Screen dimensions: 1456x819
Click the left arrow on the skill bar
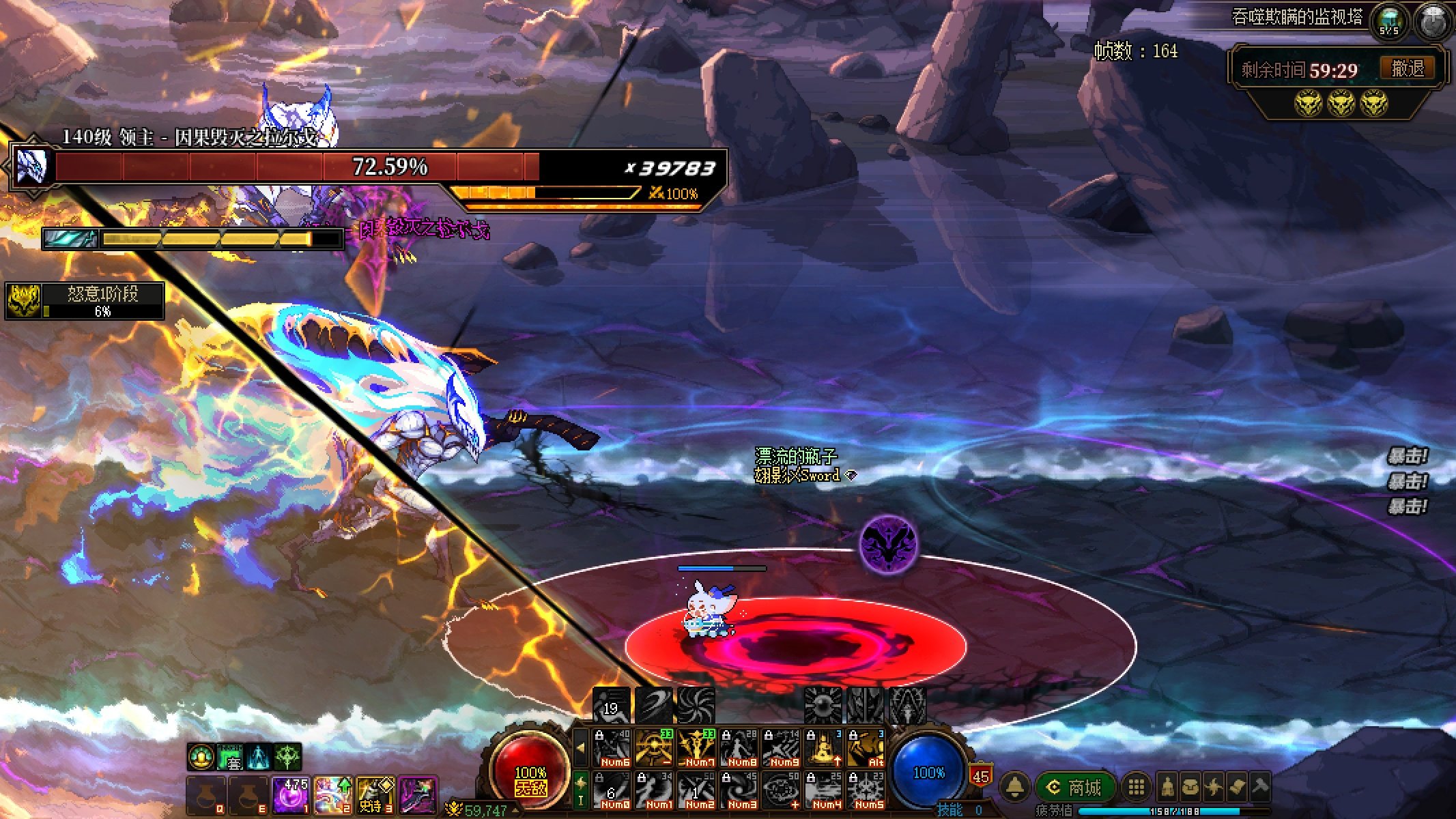coord(580,747)
